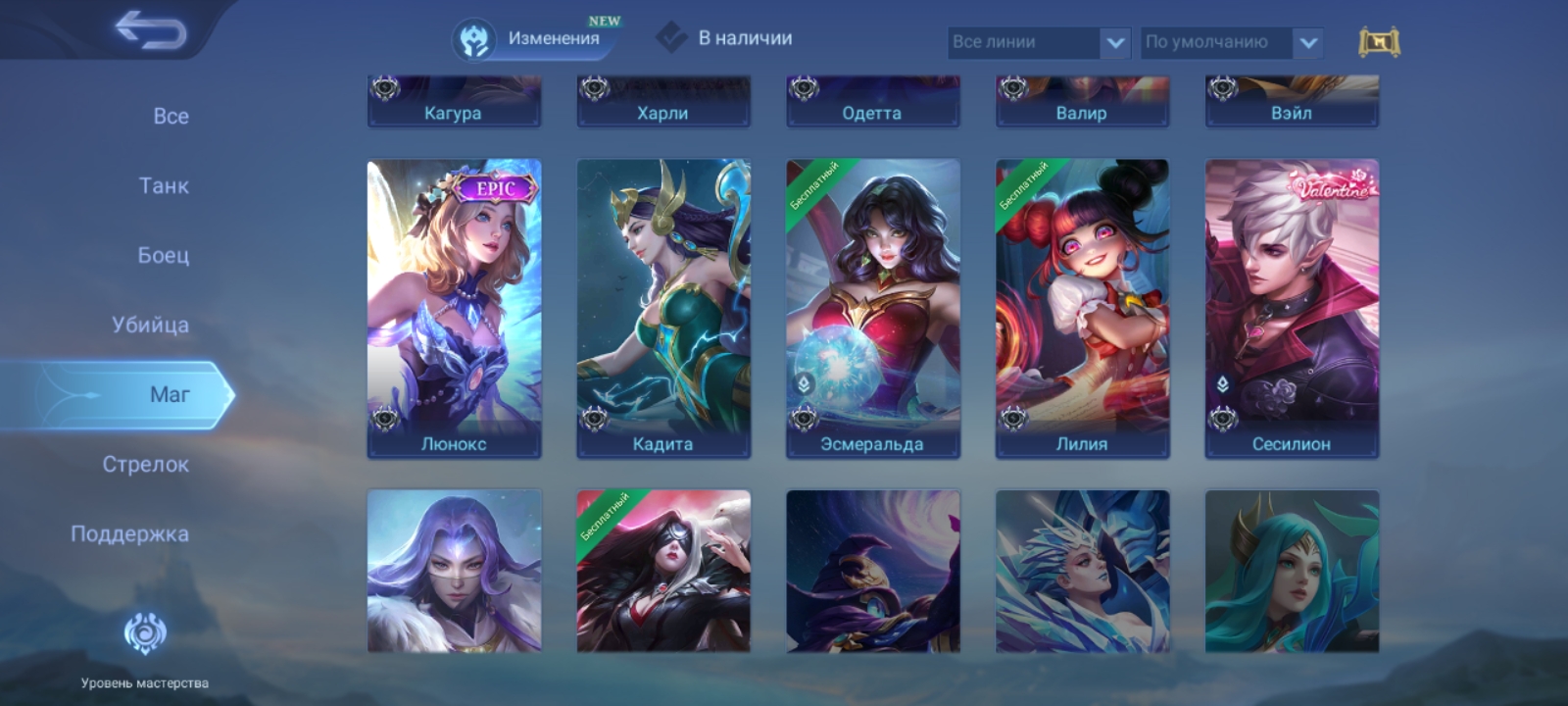Pick the Лилия hero card
The image size is (1568, 706).
[1082, 308]
